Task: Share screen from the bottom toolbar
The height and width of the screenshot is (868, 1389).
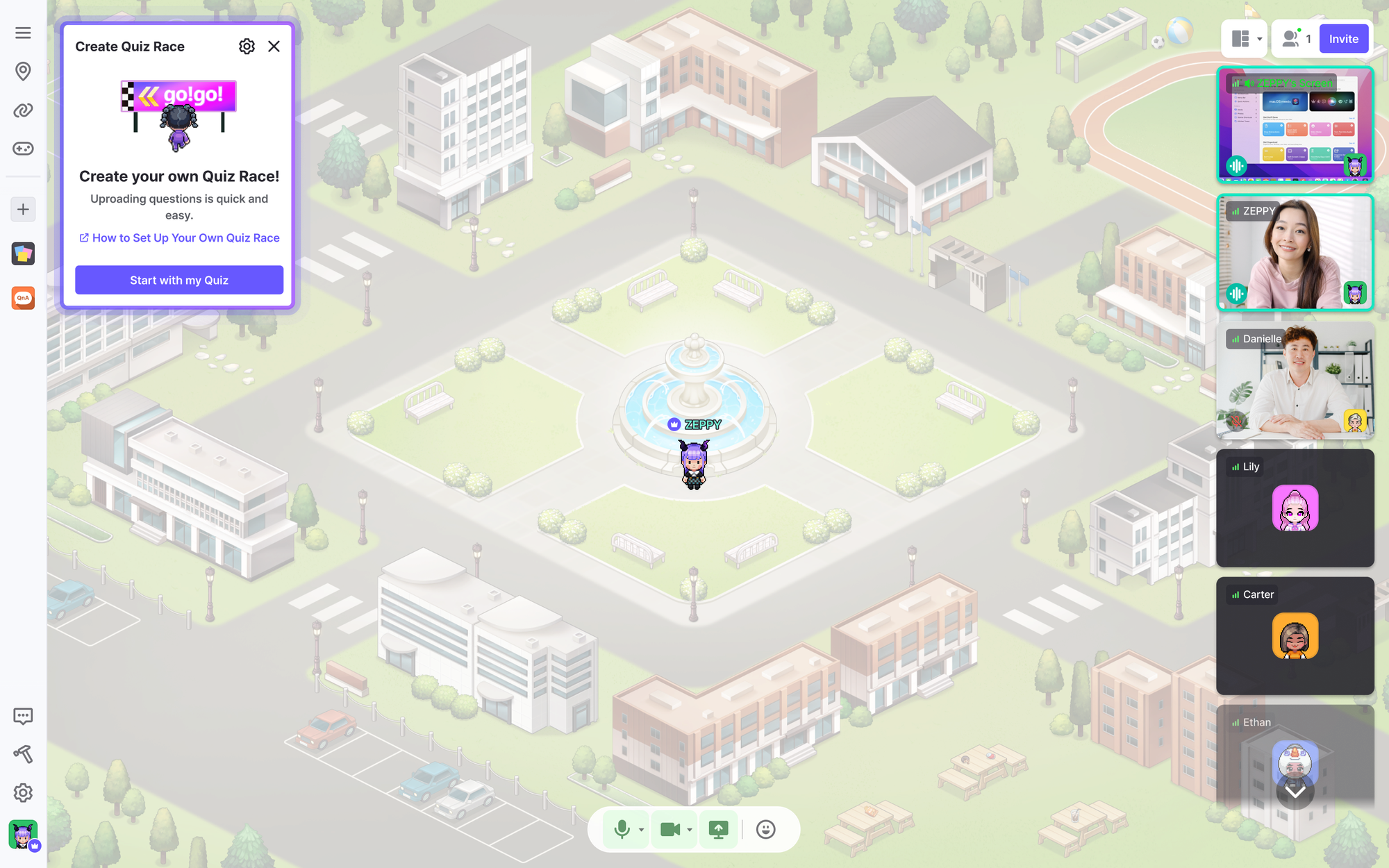Action: click(718, 829)
